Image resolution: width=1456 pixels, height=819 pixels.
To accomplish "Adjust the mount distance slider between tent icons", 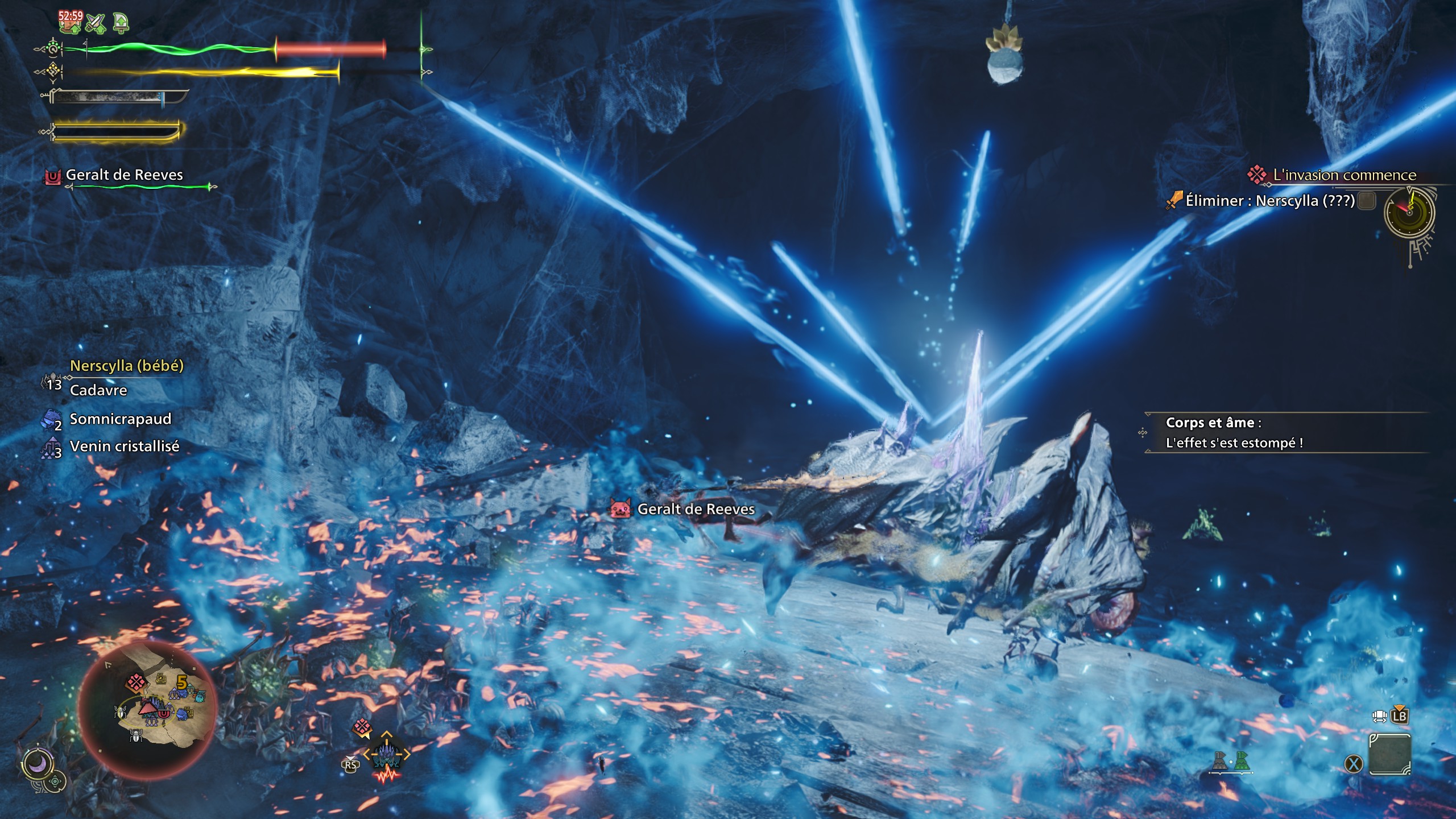I will [1231, 772].
